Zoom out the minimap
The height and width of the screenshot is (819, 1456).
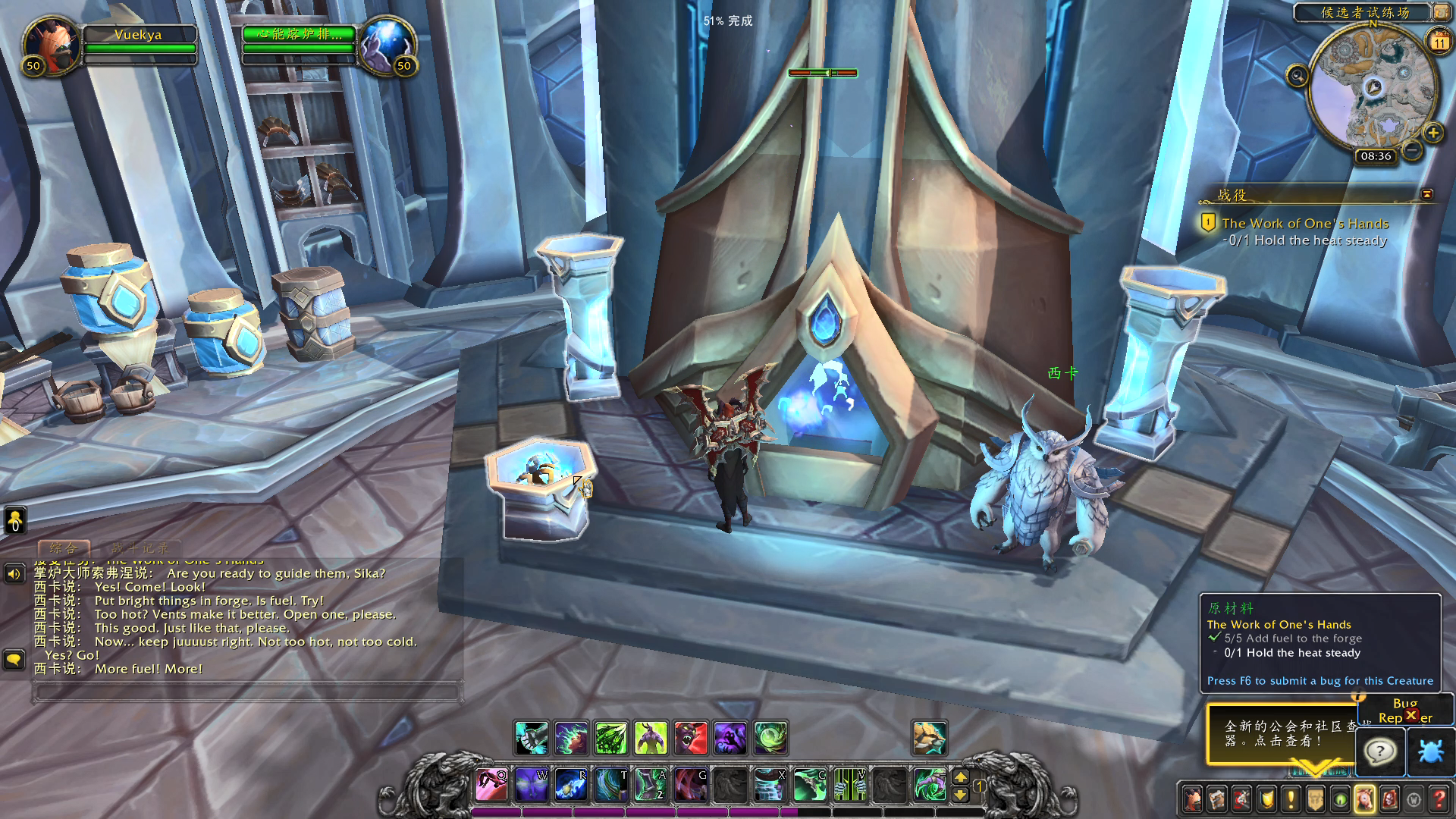(1411, 150)
